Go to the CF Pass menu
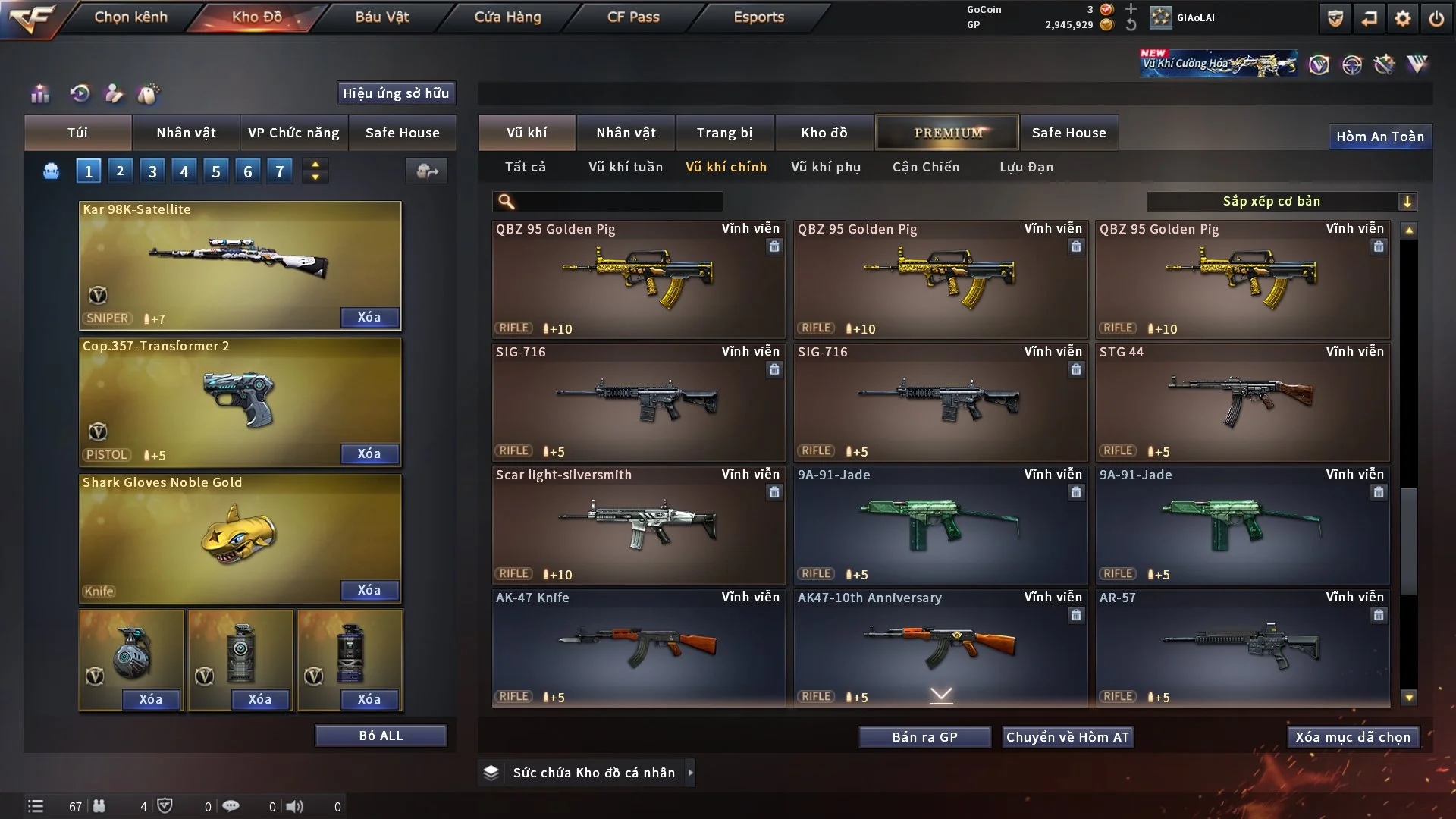 tap(633, 17)
